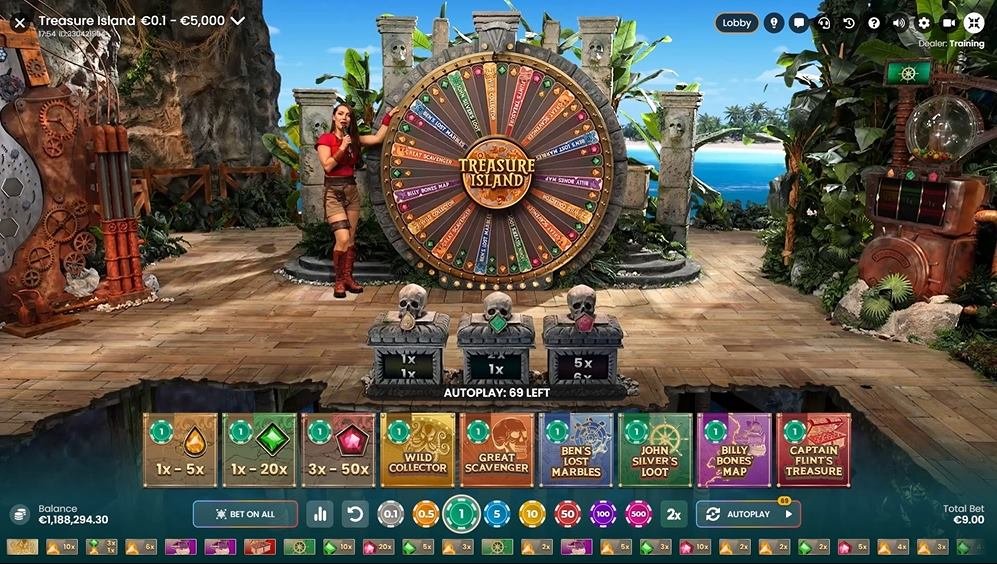The height and width of the screenshot is (564, 997).
Task: Open the gear settings
Action: tap(923, 22)
